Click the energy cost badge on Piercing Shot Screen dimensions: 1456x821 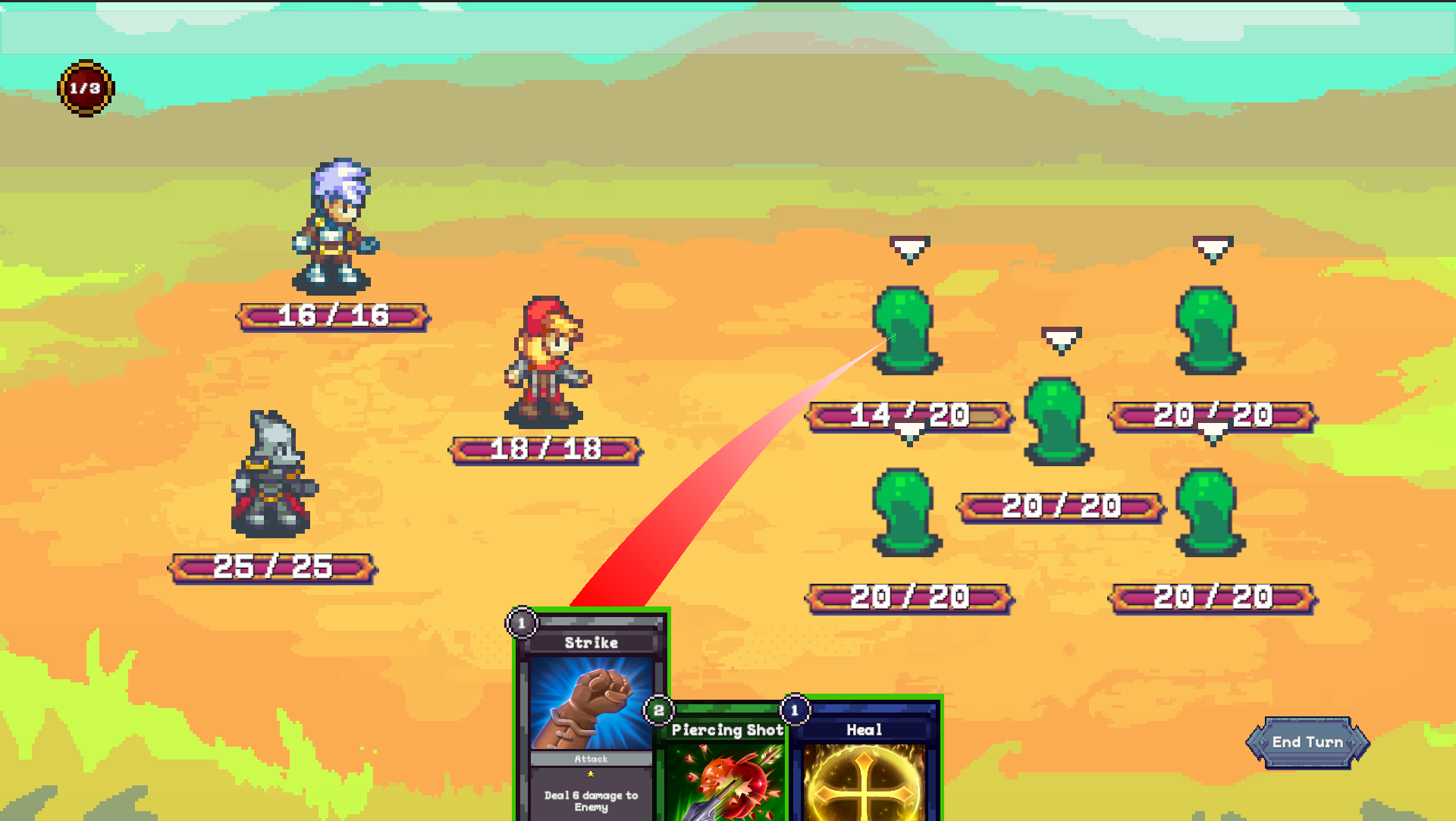pos(658,711)
